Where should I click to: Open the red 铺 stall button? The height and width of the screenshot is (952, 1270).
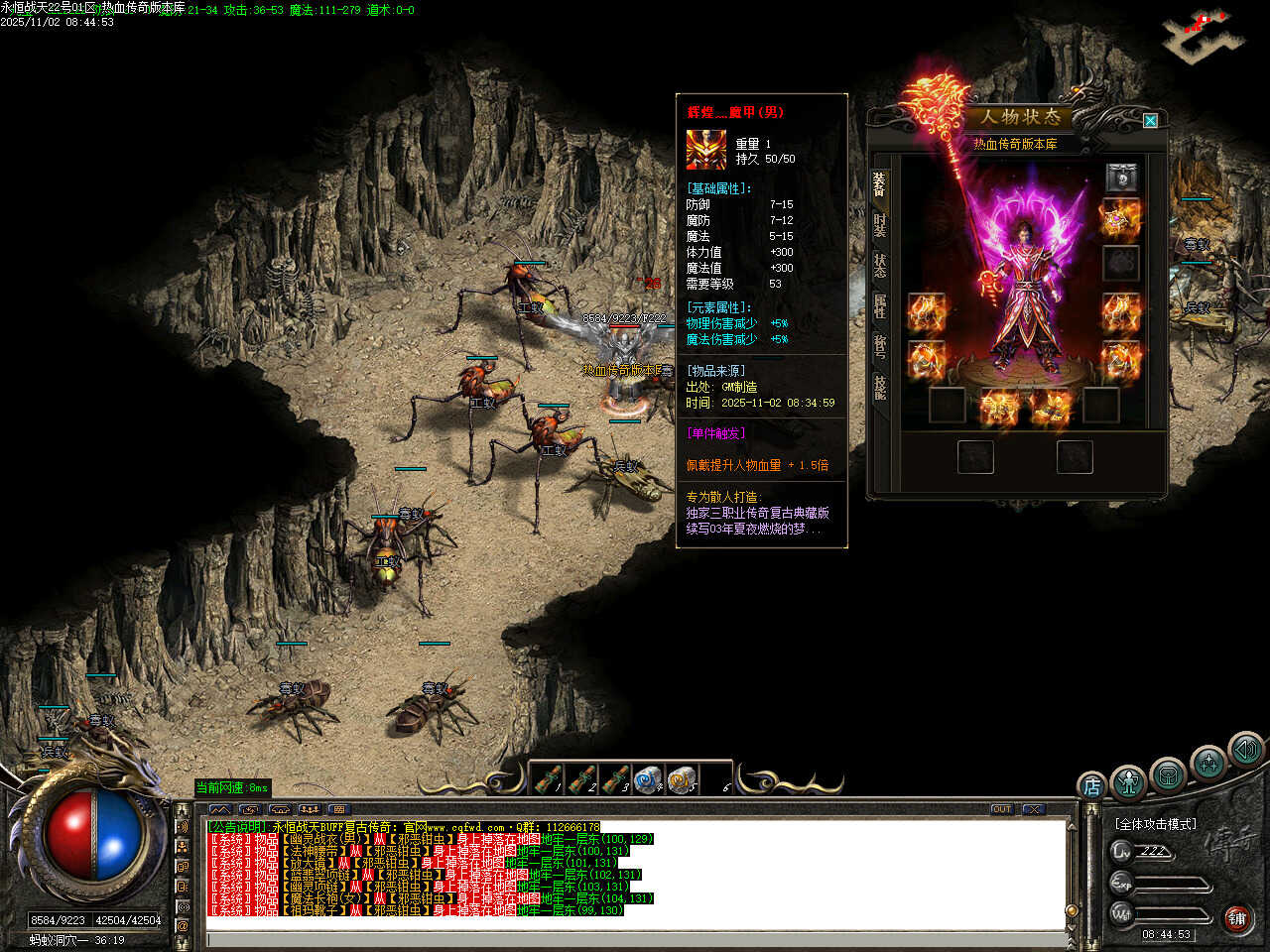point(1236,918)
